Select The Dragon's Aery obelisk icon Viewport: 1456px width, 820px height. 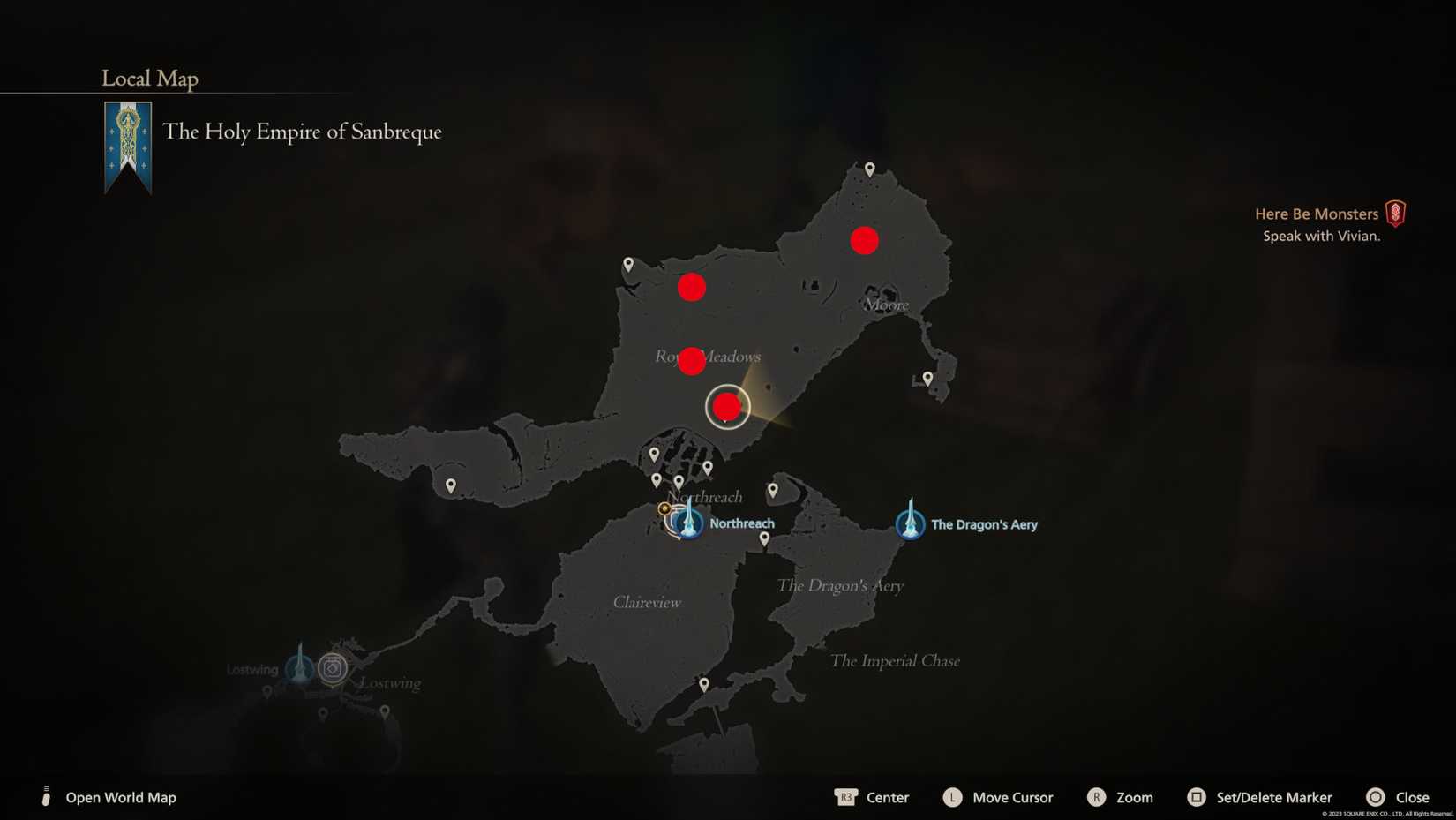point(910,523)
